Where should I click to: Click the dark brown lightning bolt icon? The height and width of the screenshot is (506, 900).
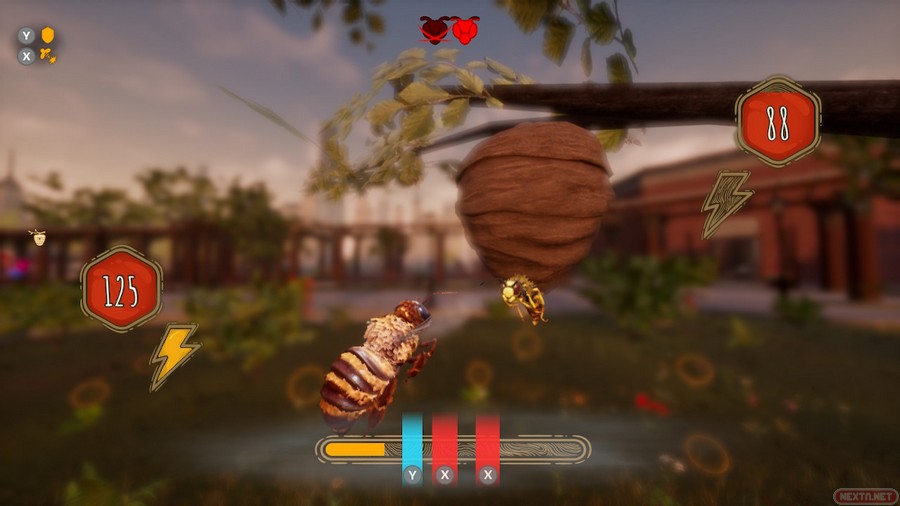click(x=726, y=203)
